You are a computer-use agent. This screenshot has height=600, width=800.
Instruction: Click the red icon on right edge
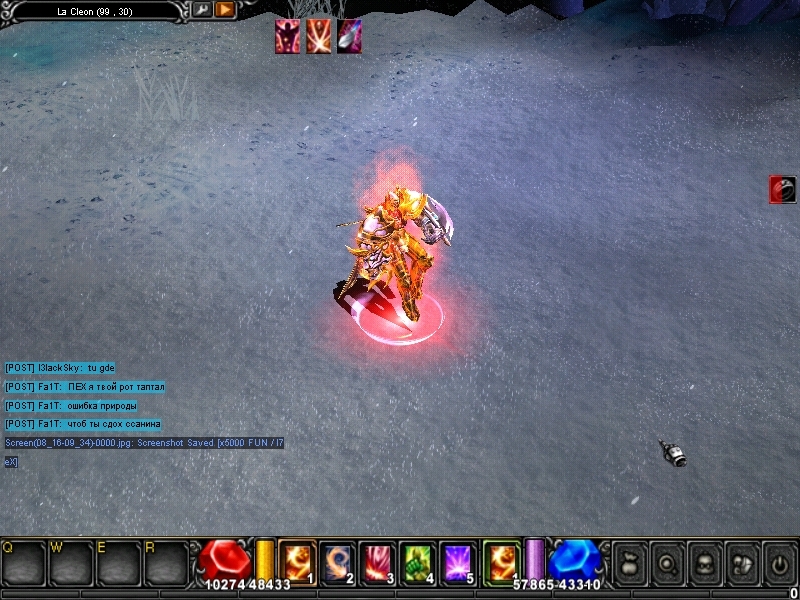[x=782, y=189]
